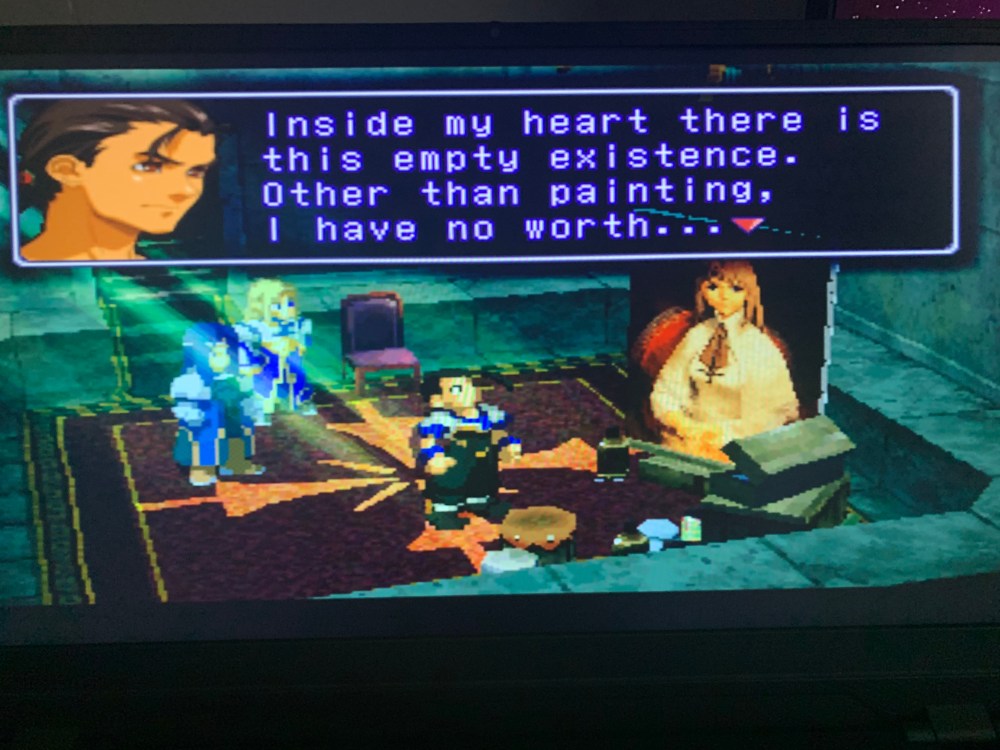Advance dialogue with the red arrow indicator
1000x750 pixels.
click(748, 225)
